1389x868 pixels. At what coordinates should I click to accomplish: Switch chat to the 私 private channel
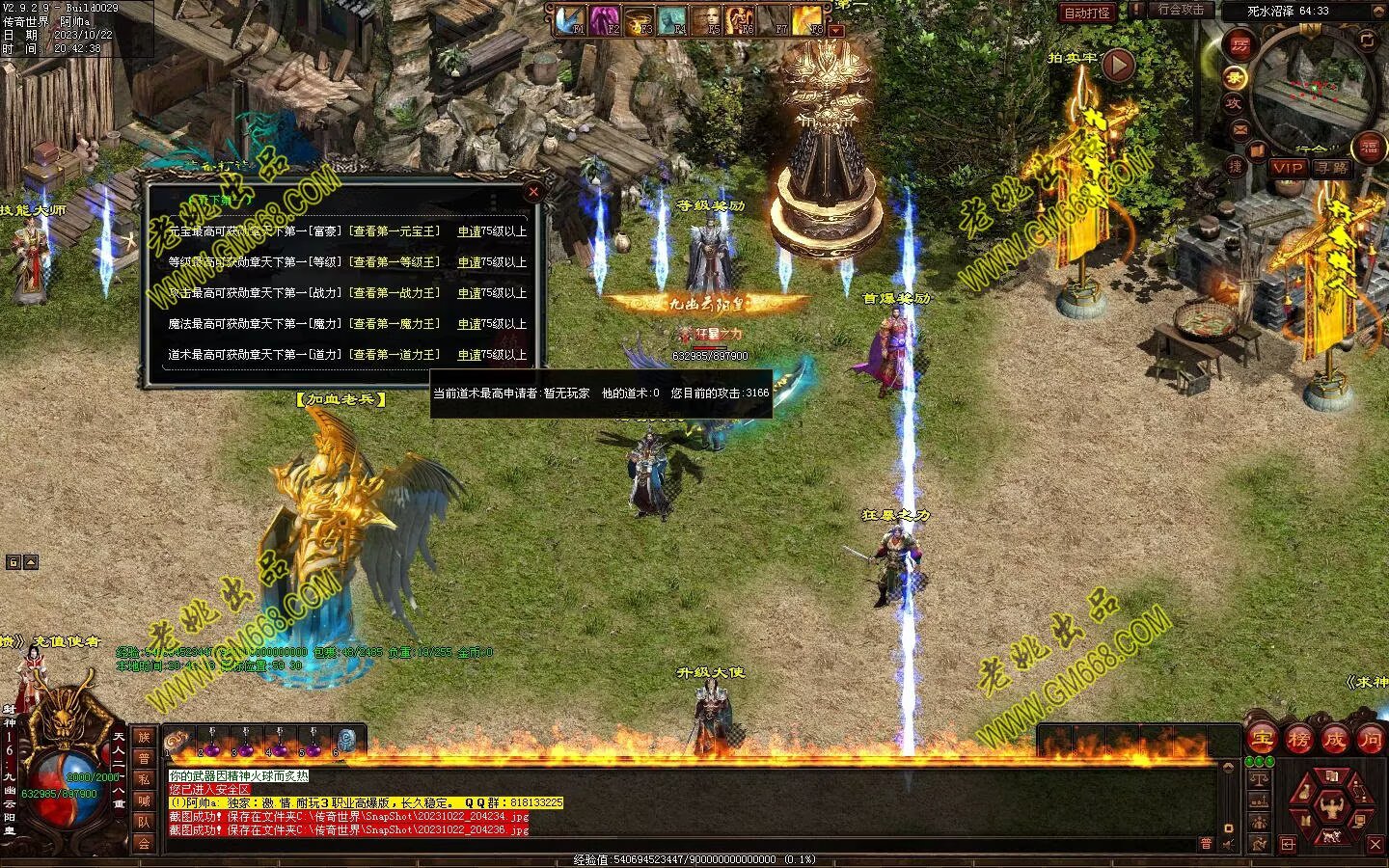click(144, 778)
